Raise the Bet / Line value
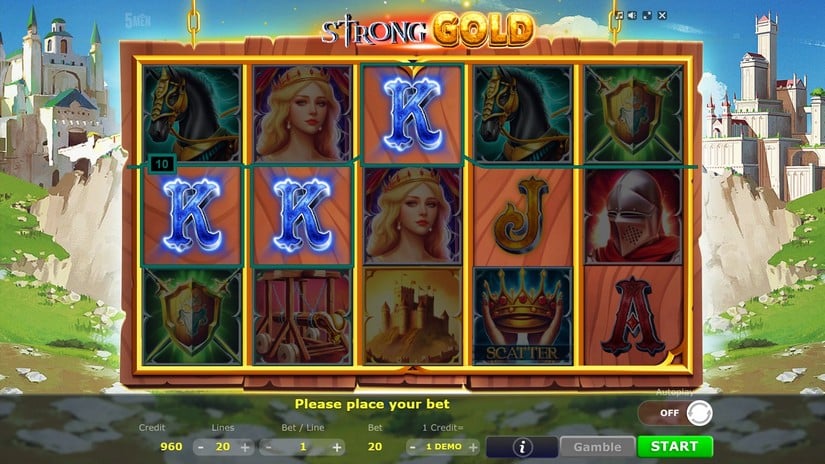This screenshot has width=825, height=464. coord(337,447)
